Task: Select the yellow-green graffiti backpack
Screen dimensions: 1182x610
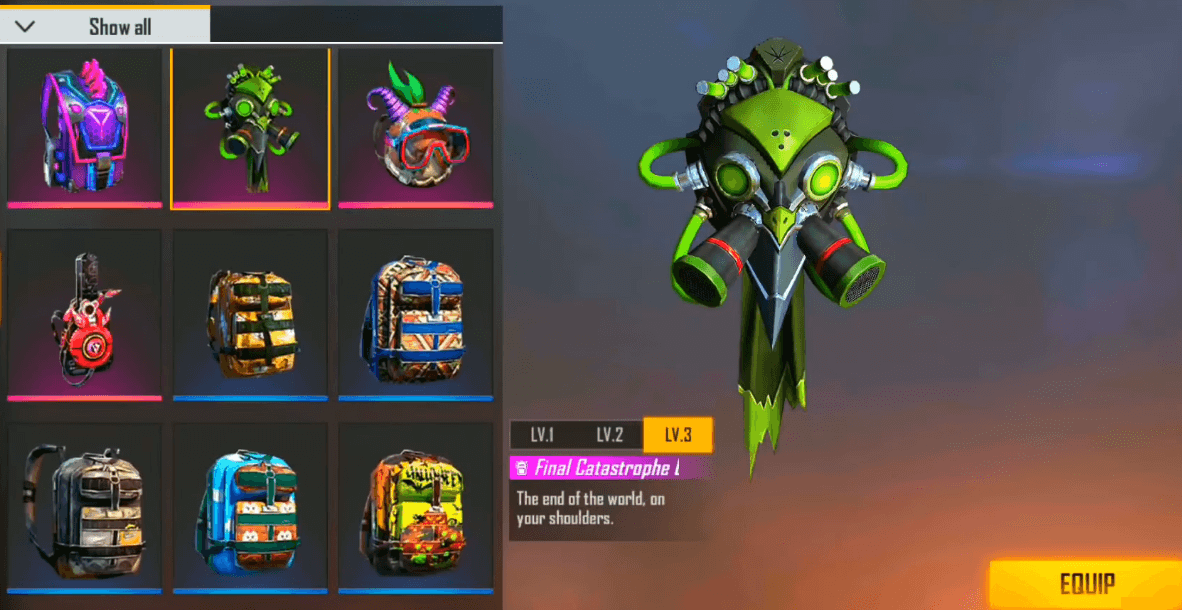Action: pyautogui.click(x=415, y=506)
